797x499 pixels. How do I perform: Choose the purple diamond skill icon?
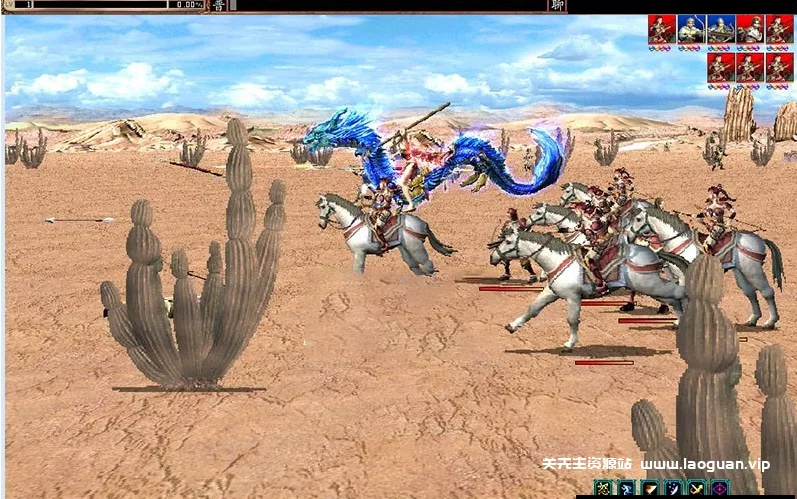coord(720,489)
